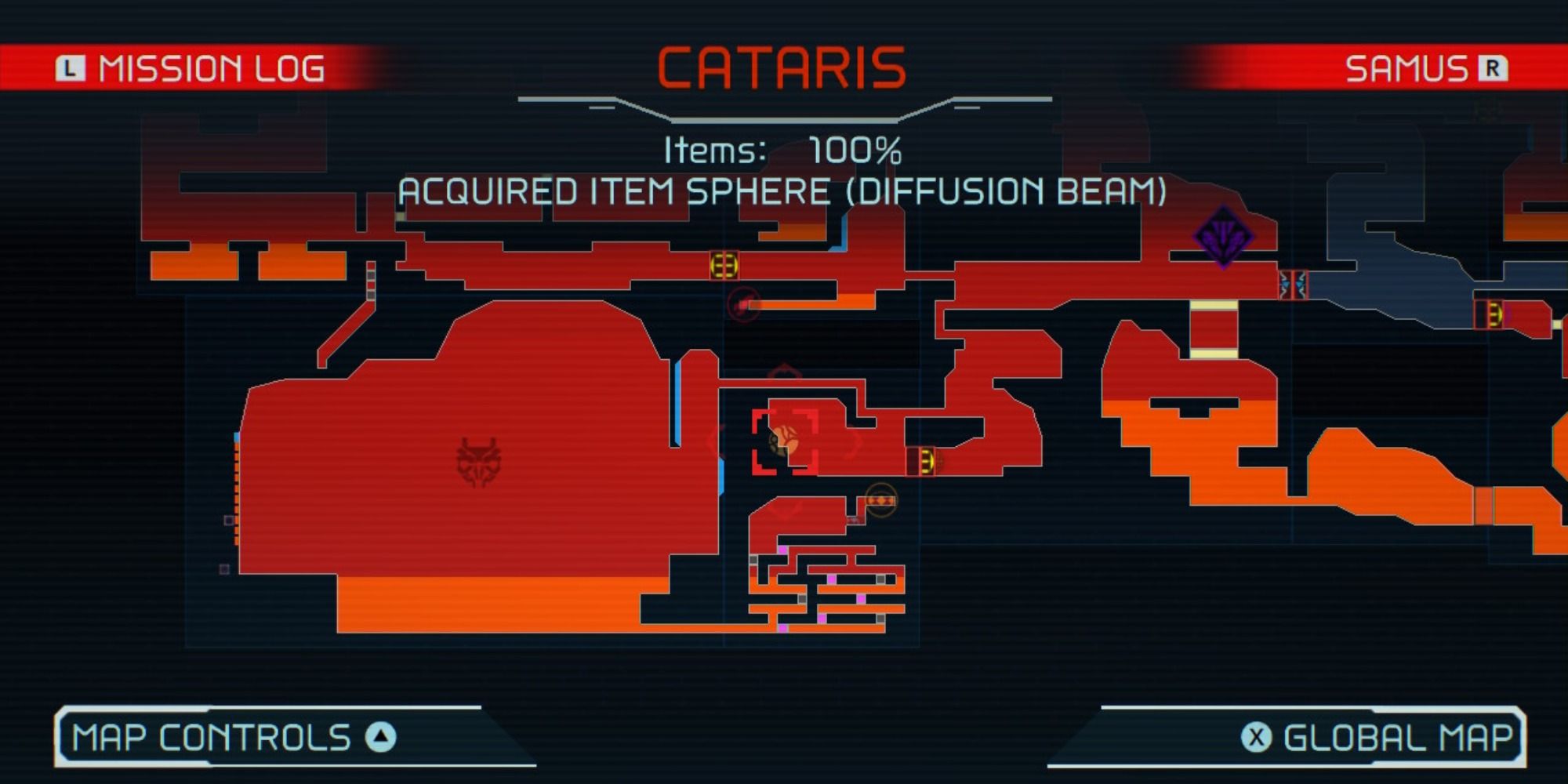Viewport: 1568px width, 784px height.
Task: Click the CATARIS region title
Action: pyautogui.click(x=784, y=67)
